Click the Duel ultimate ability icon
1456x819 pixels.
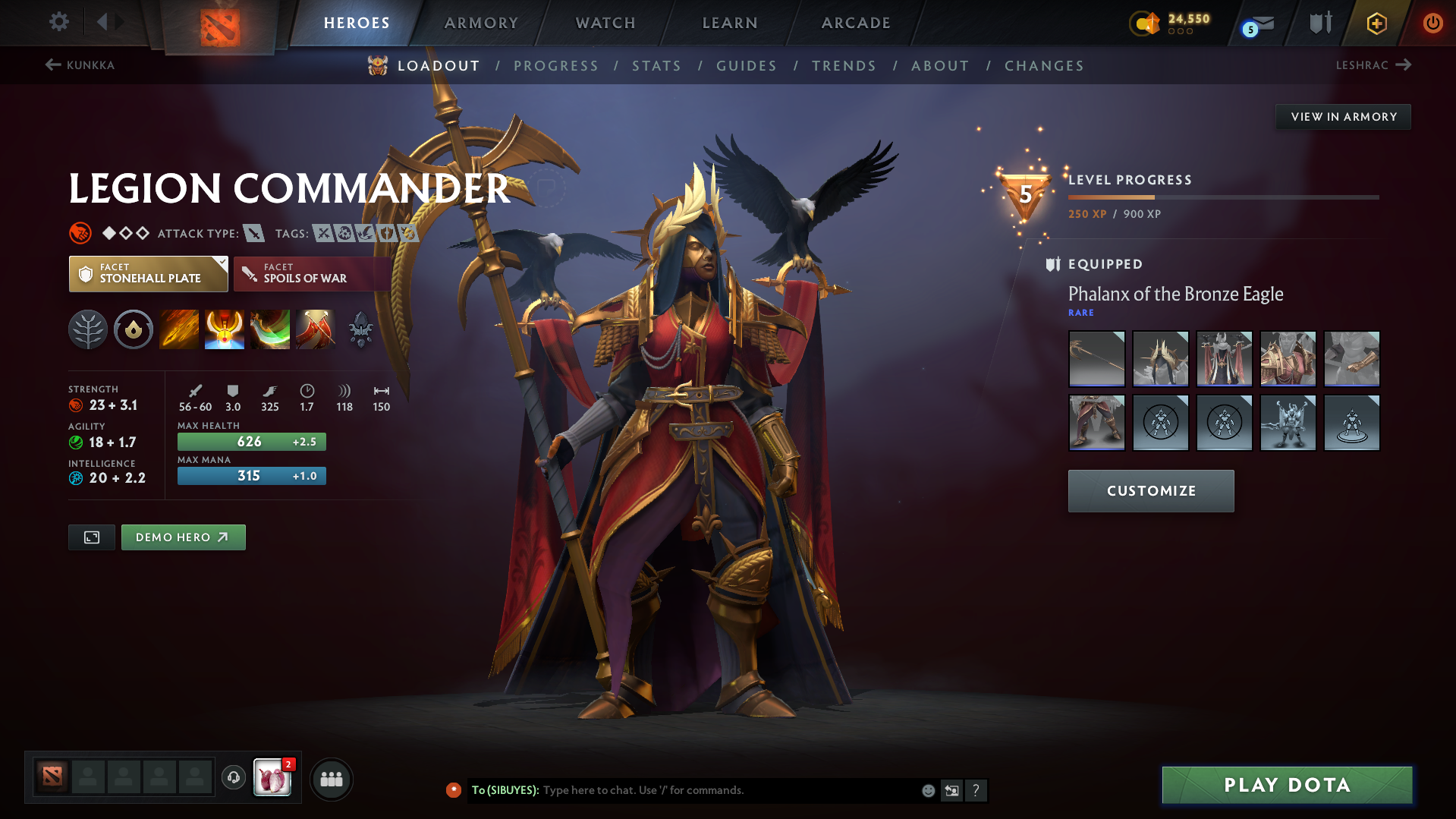(316, 329)
